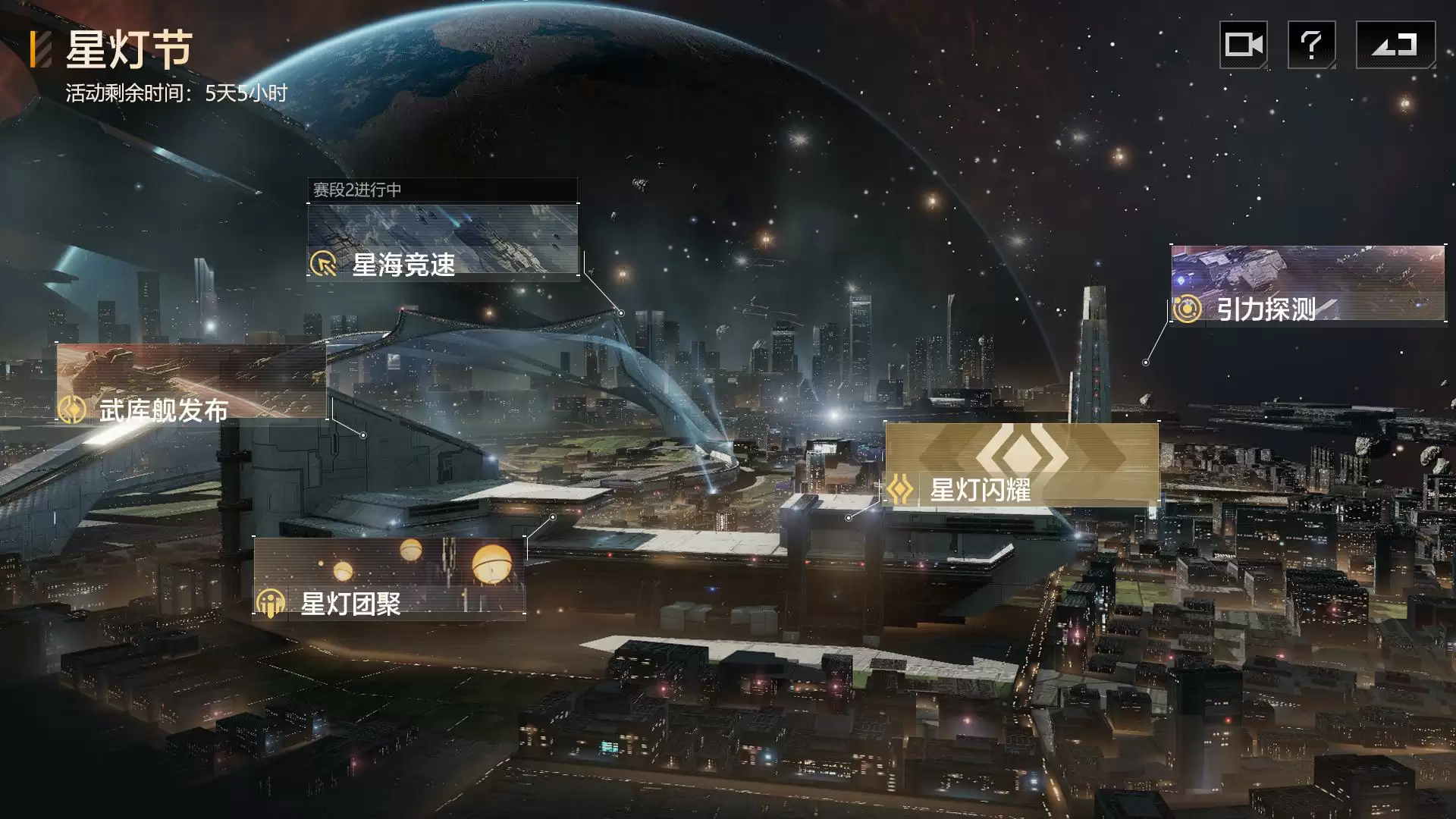This screenshot has width=1456, height=819.
Task: Click the video camera recording icon top right
Action: click(x=1244, y=45)
